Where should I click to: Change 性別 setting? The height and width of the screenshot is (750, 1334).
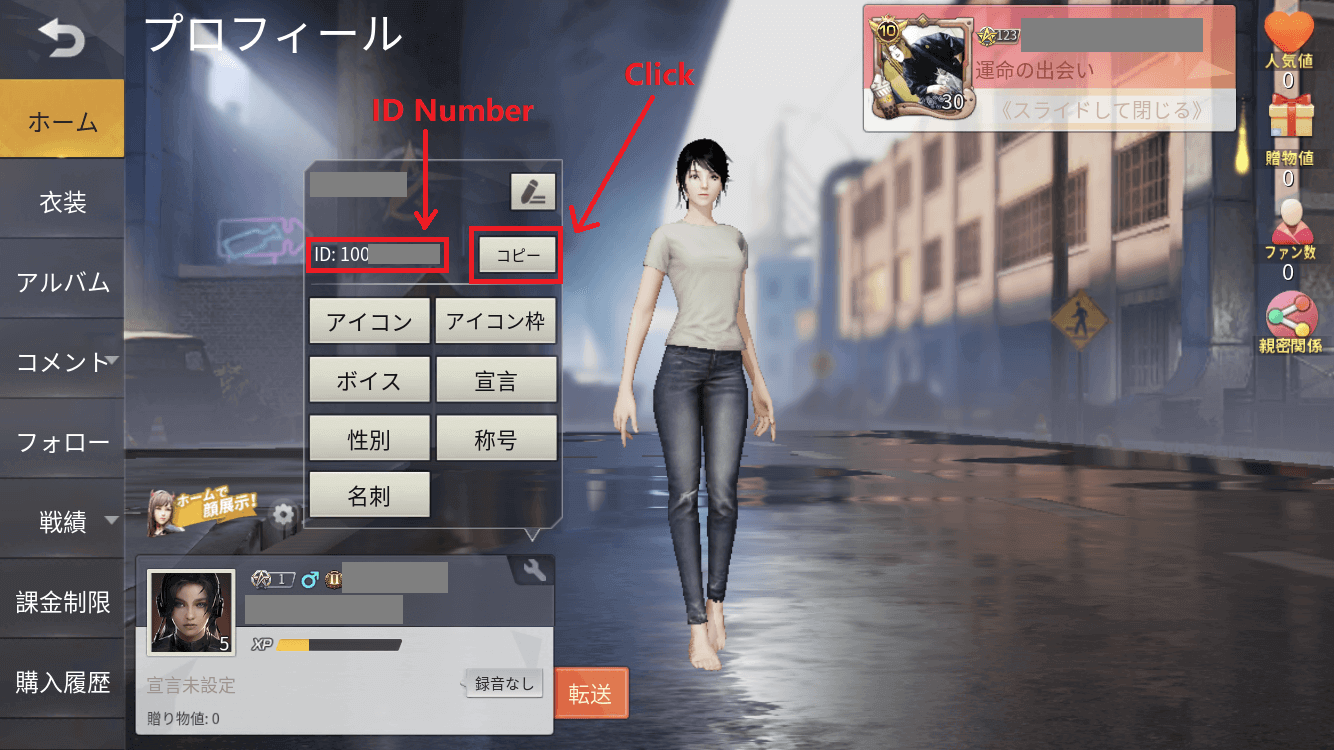369,439
